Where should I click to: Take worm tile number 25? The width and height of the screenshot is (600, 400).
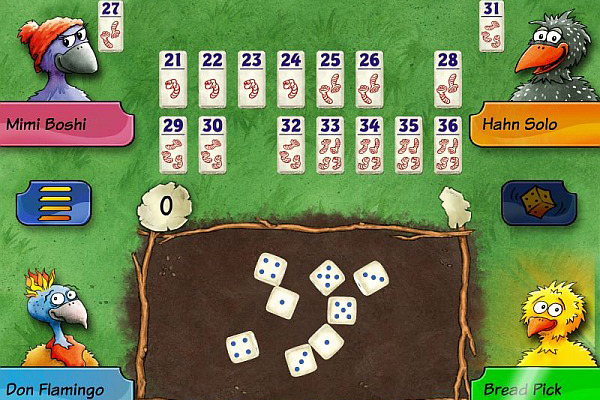tap(330, 76)
